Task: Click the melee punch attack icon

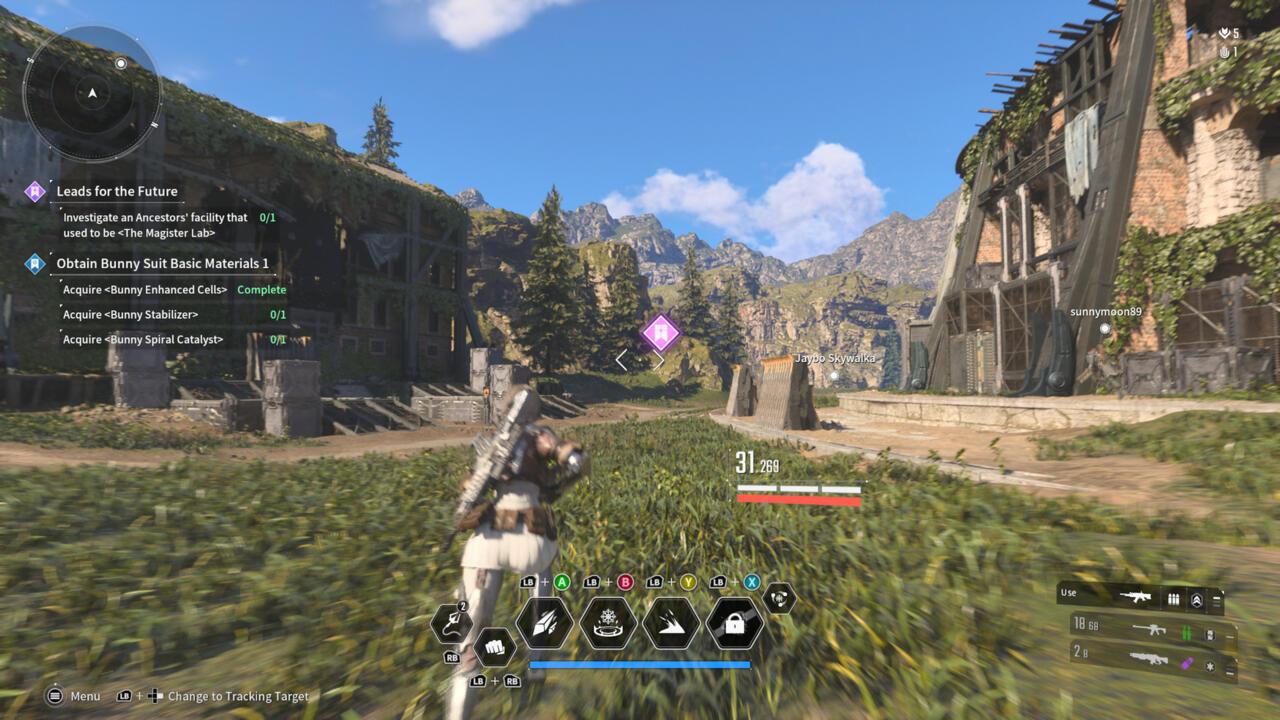Action: click(x=496, y=647)
